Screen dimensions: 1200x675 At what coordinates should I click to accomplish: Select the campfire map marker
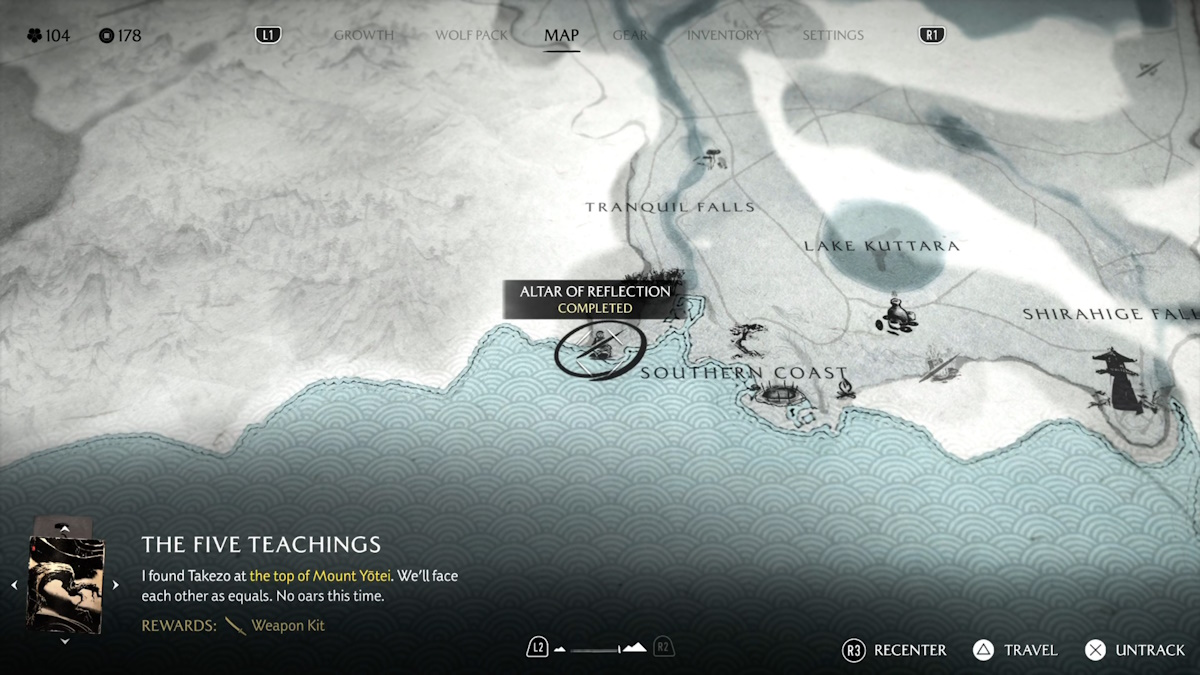(845, 386)
